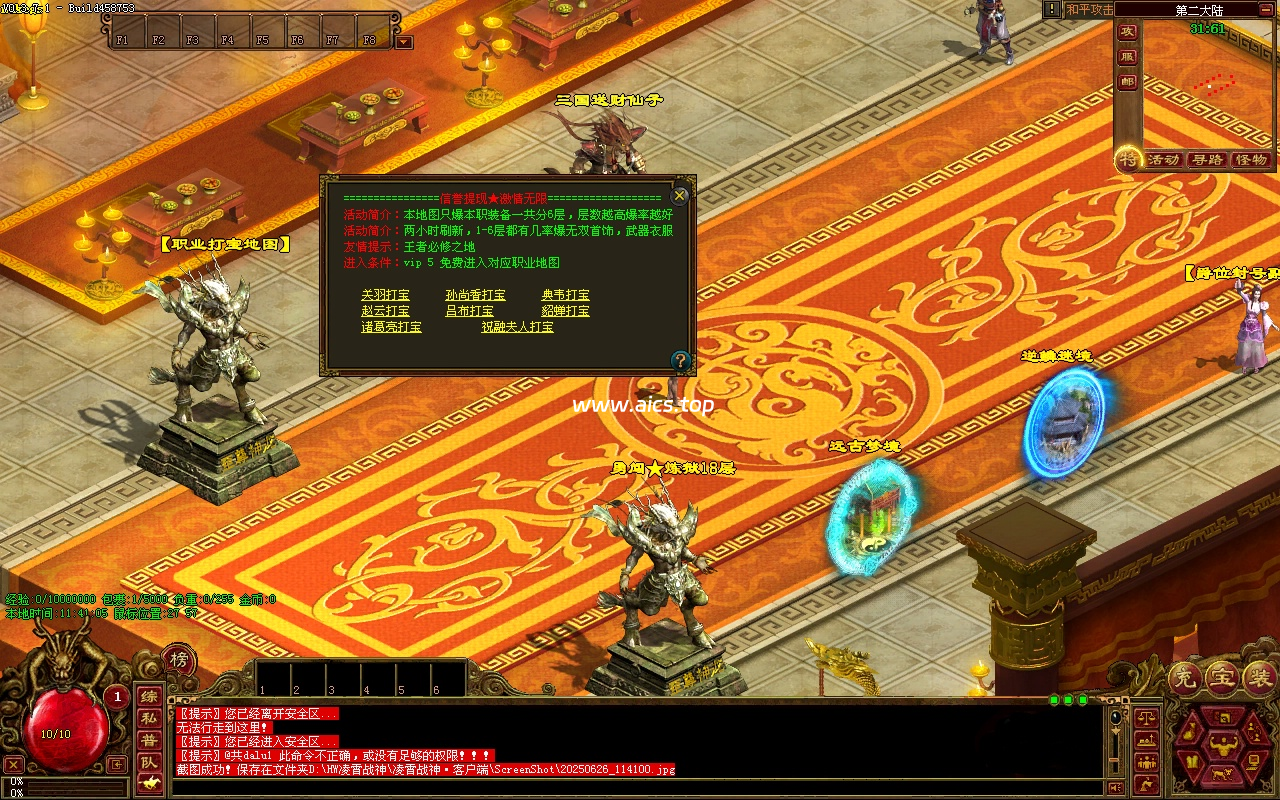Choose 诸葛亮打宝 option
Image resolution: width=1280 pixels, height=800 pixels.
(x=391, y=327)
